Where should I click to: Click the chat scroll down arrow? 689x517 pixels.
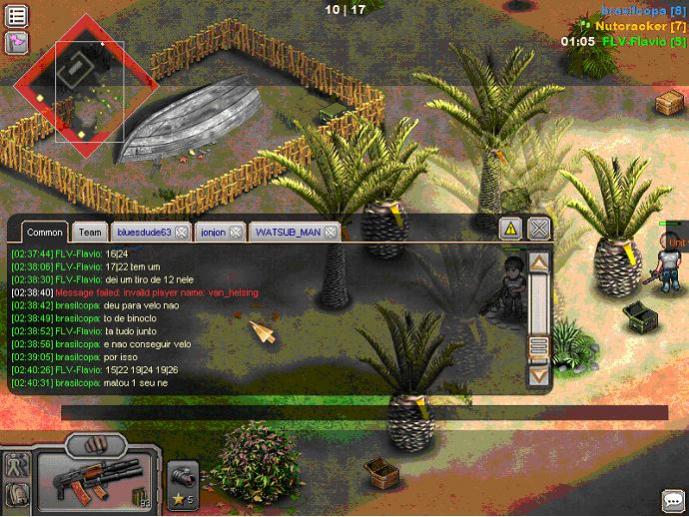539,376
